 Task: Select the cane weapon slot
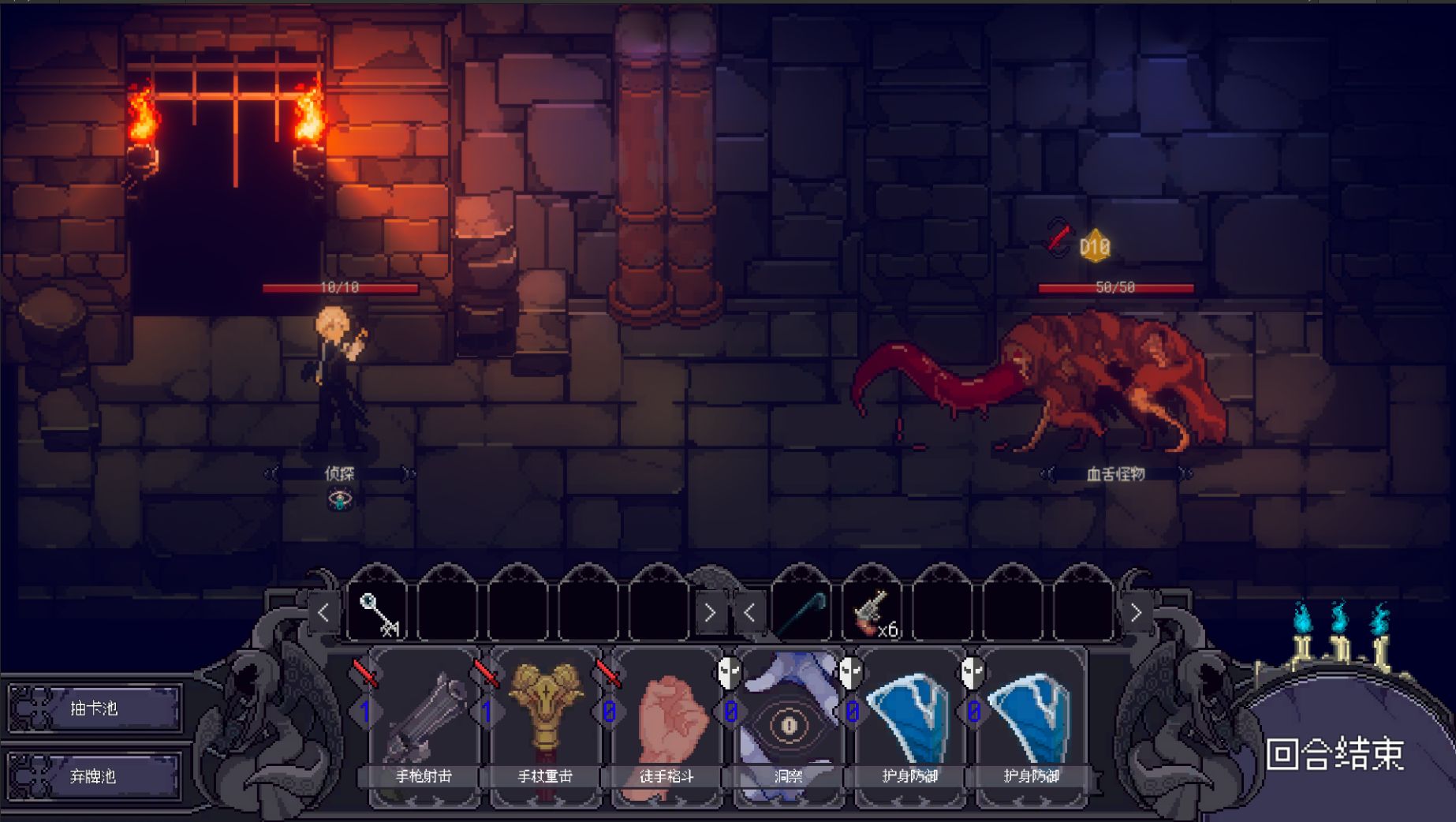(801, 612)
